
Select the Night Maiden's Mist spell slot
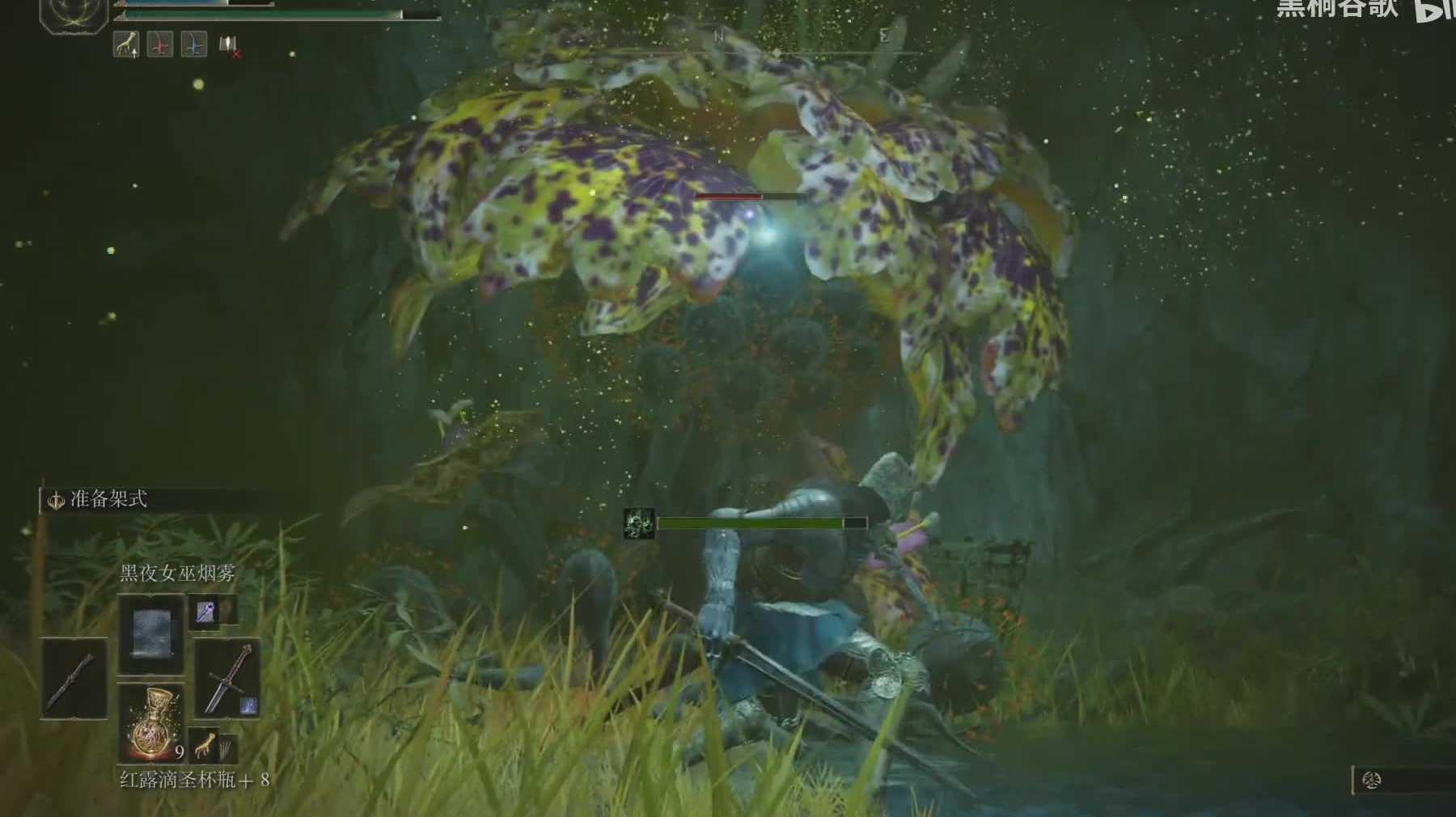(150, 633)
